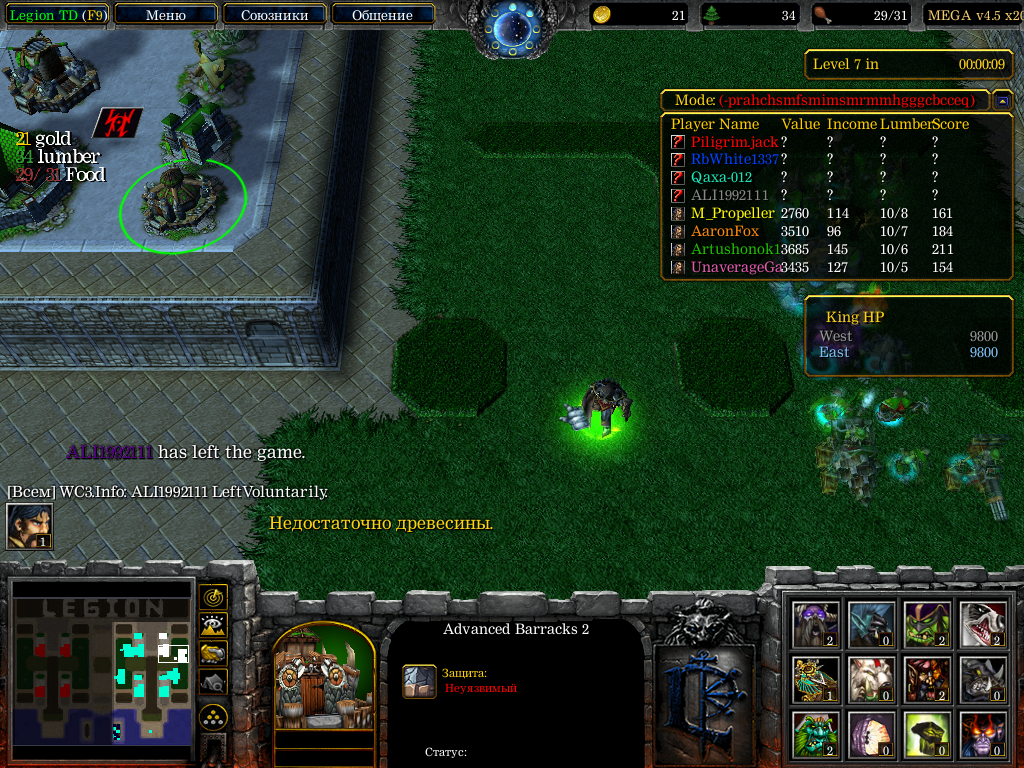Choose the green goblin in the purple hat

point(927,624)
